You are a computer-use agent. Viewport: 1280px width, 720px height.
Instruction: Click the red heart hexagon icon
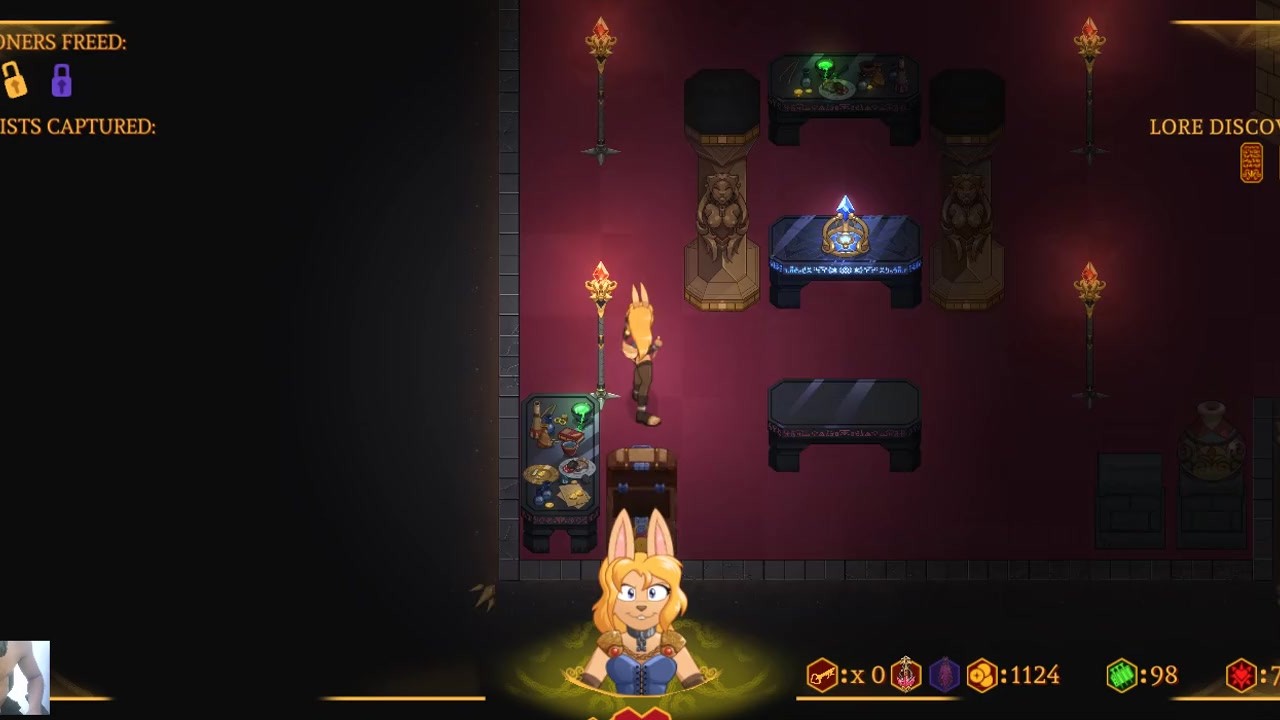point(1241,676)
